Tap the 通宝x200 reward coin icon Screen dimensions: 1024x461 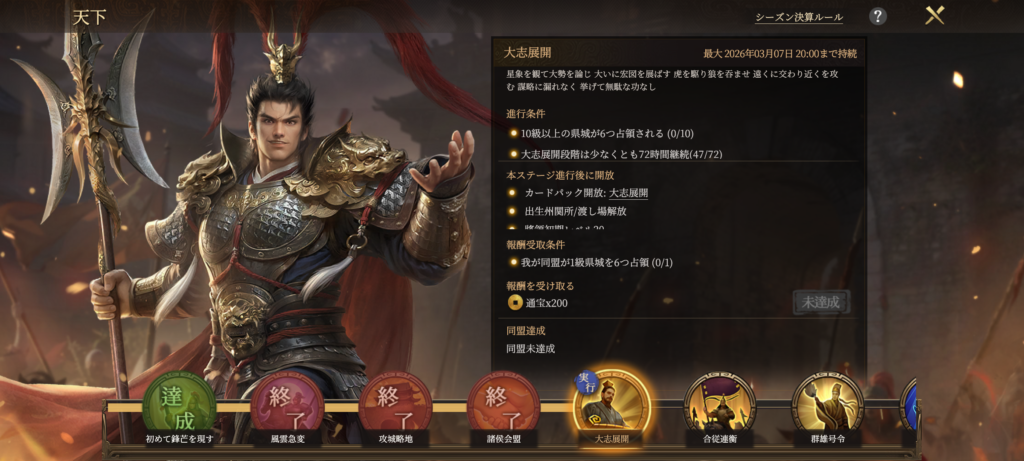(515, 303)
